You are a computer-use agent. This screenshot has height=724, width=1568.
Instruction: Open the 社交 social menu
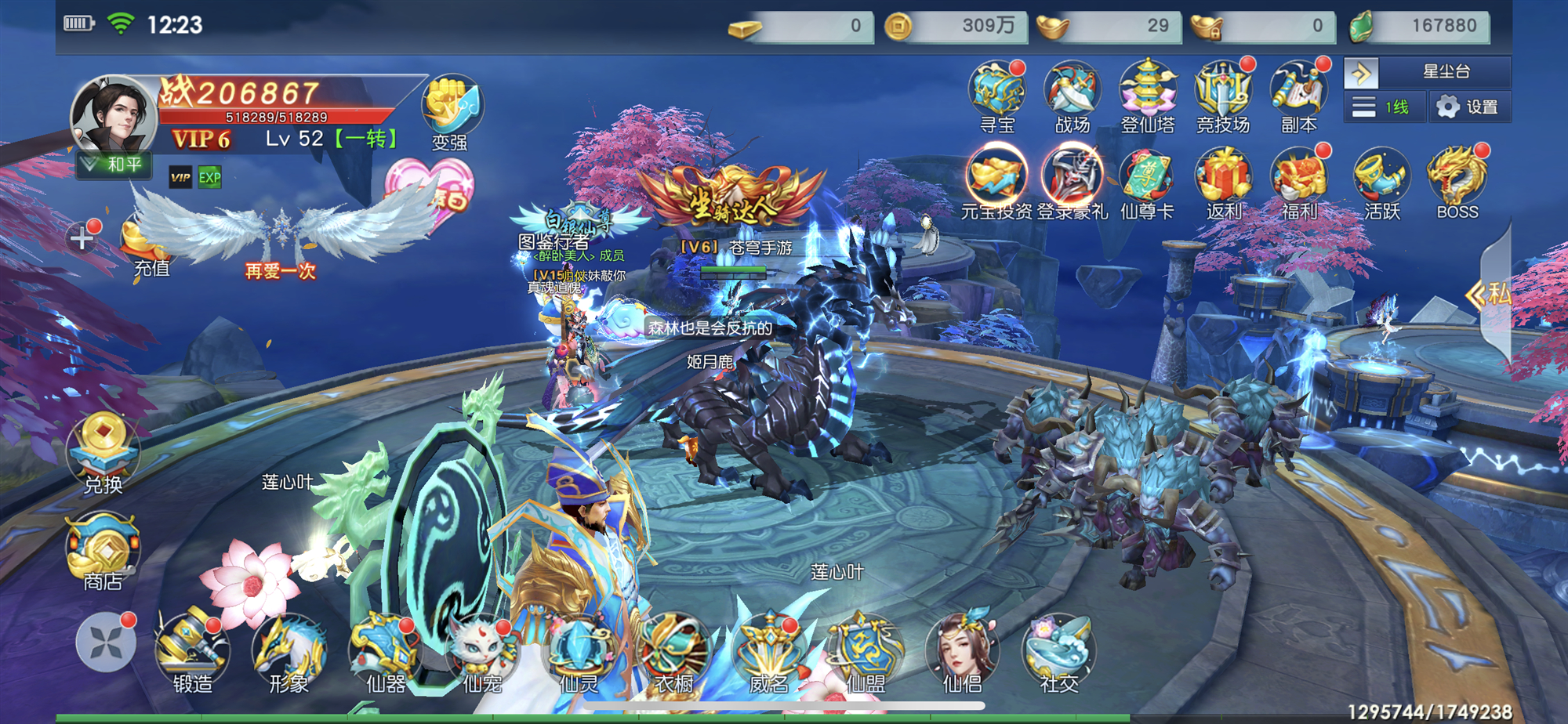tap(1059, 654)
